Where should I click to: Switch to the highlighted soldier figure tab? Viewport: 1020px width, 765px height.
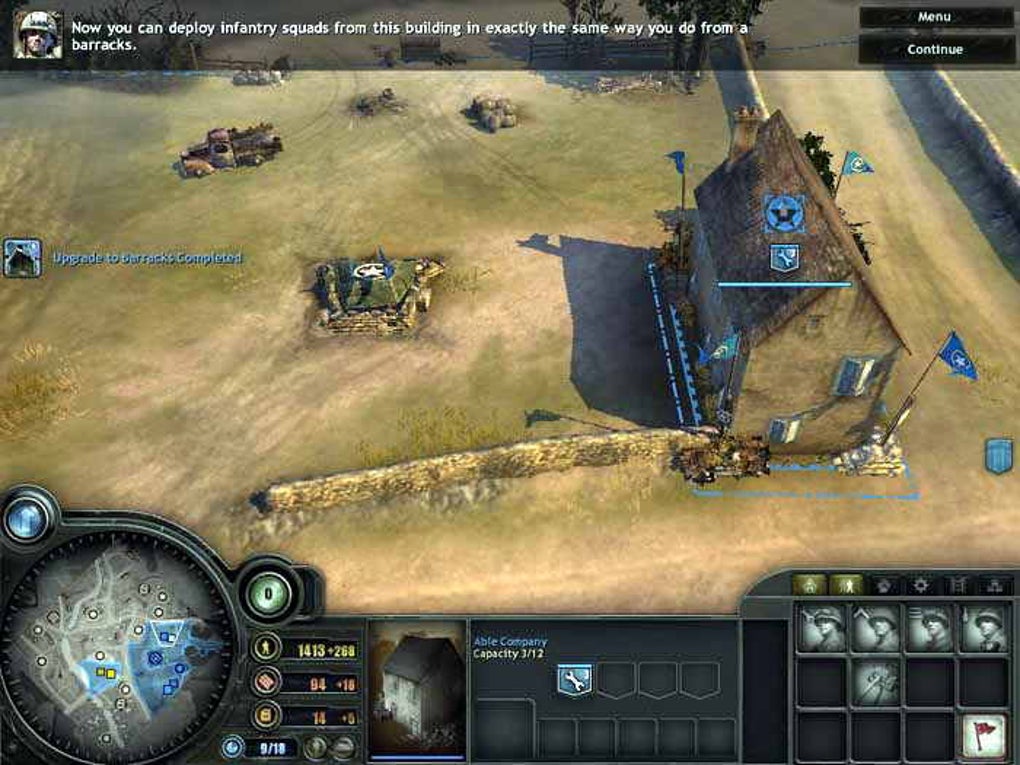[x=846, y=584]
